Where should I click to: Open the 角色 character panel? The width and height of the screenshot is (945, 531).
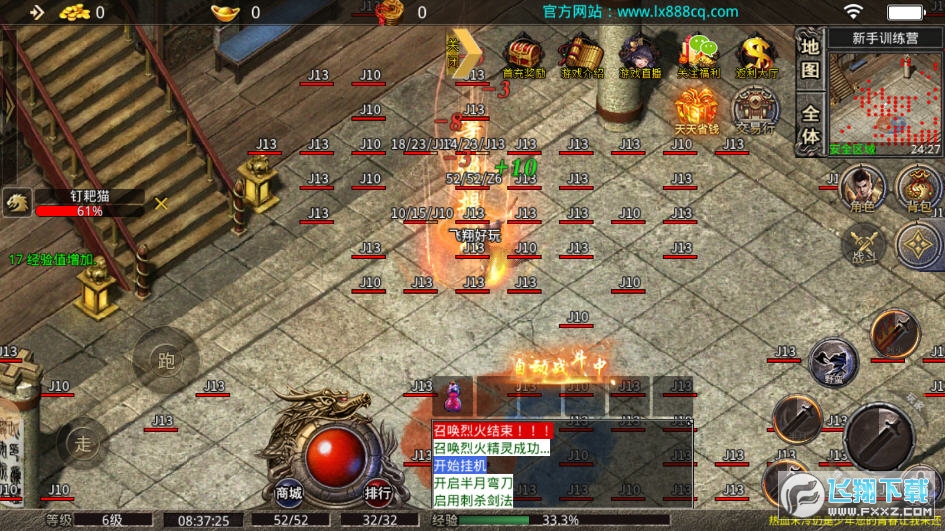(861, 190)
